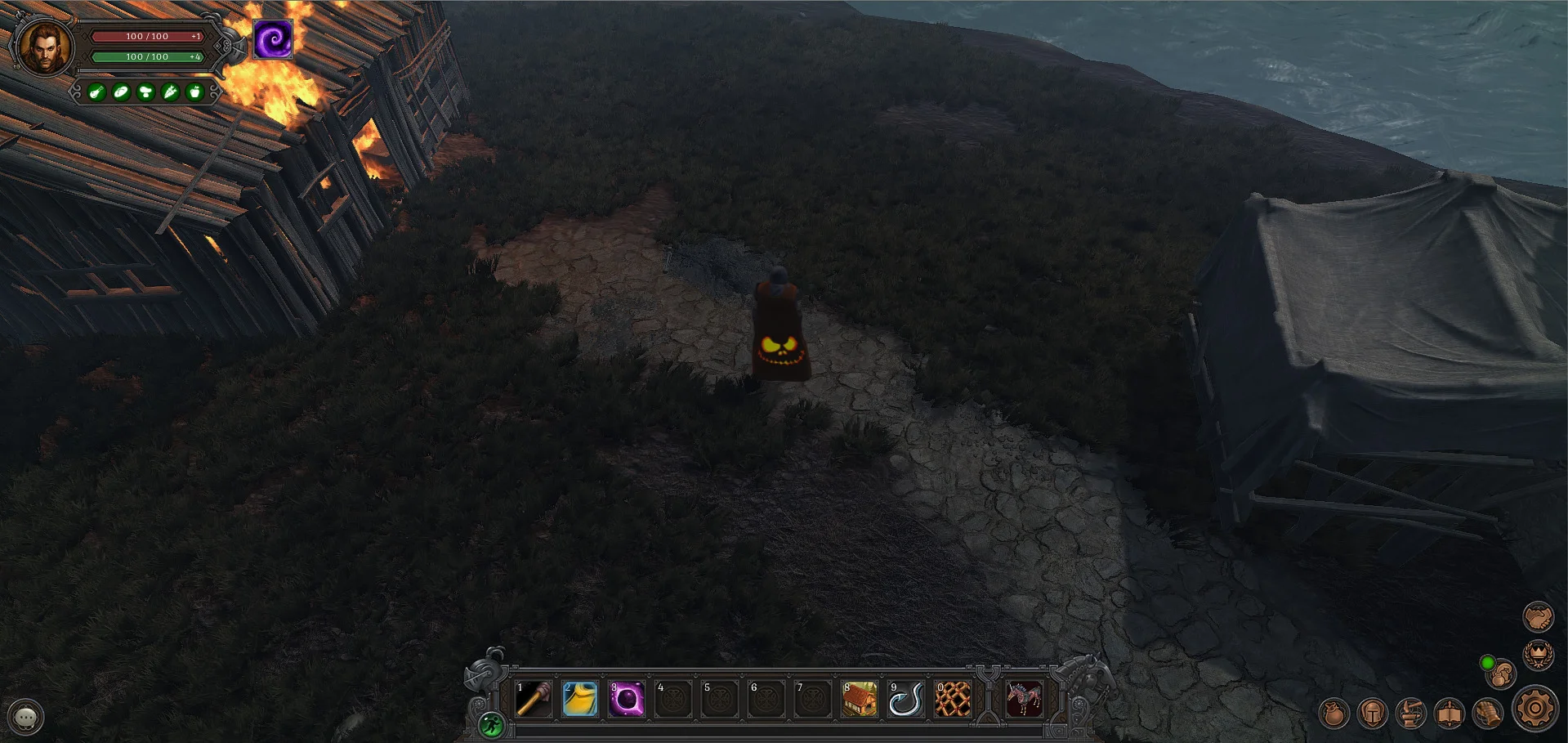The width and height of the screenshot is (1568, 743).
Task: Click the crown with laurel wreath icon
Action: [1538, 655]
